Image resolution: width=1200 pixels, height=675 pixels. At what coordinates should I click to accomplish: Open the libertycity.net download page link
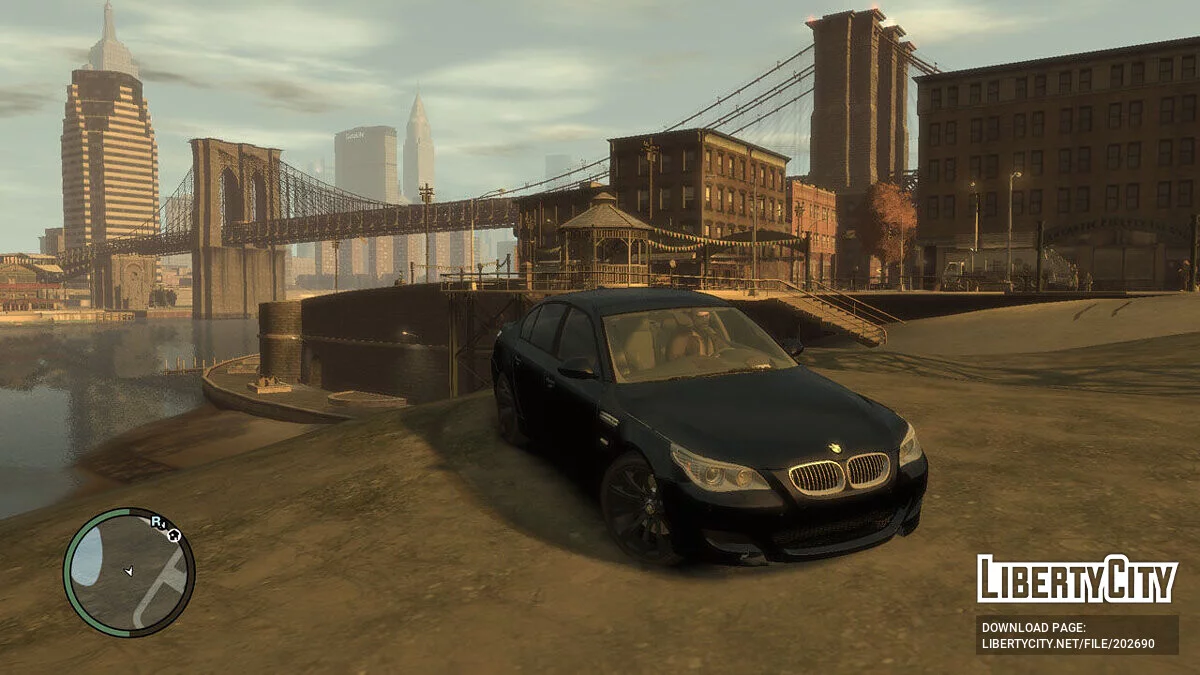click(1068, 644)
